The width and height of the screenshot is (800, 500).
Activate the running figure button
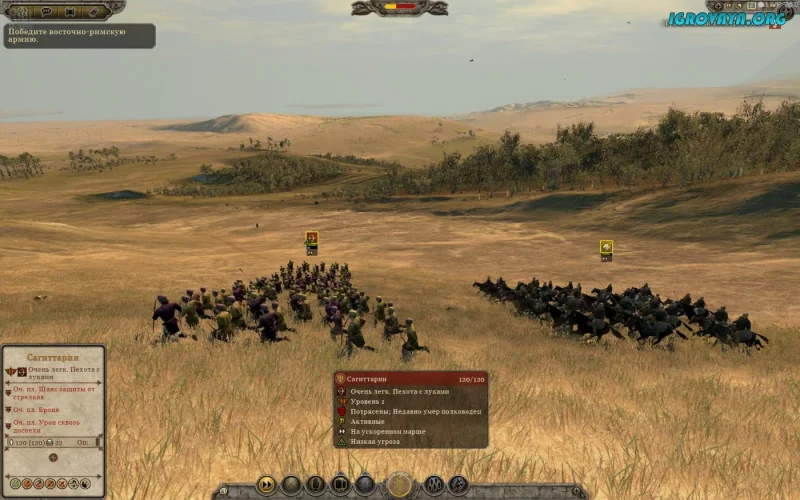coord(458,485)
